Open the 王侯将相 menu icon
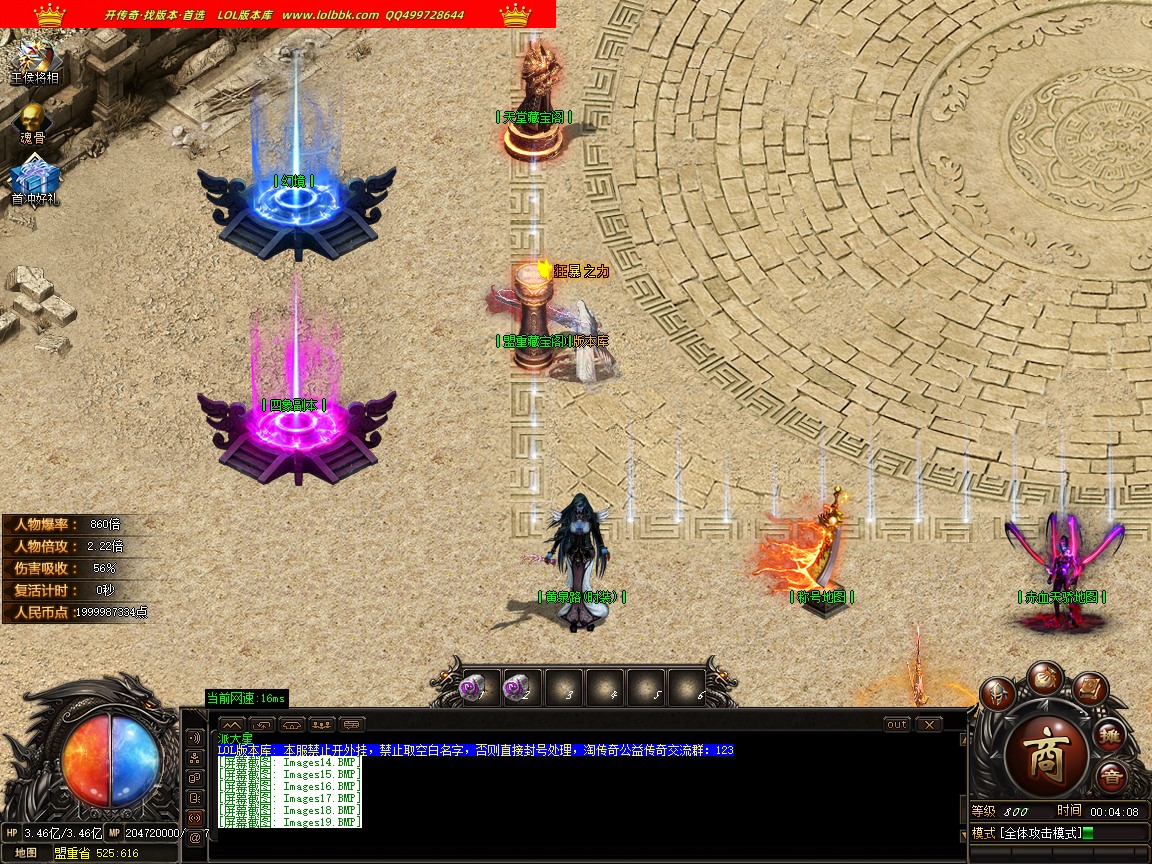Image resolution: width=1152 pixels, height=864 pixels. 34,60
